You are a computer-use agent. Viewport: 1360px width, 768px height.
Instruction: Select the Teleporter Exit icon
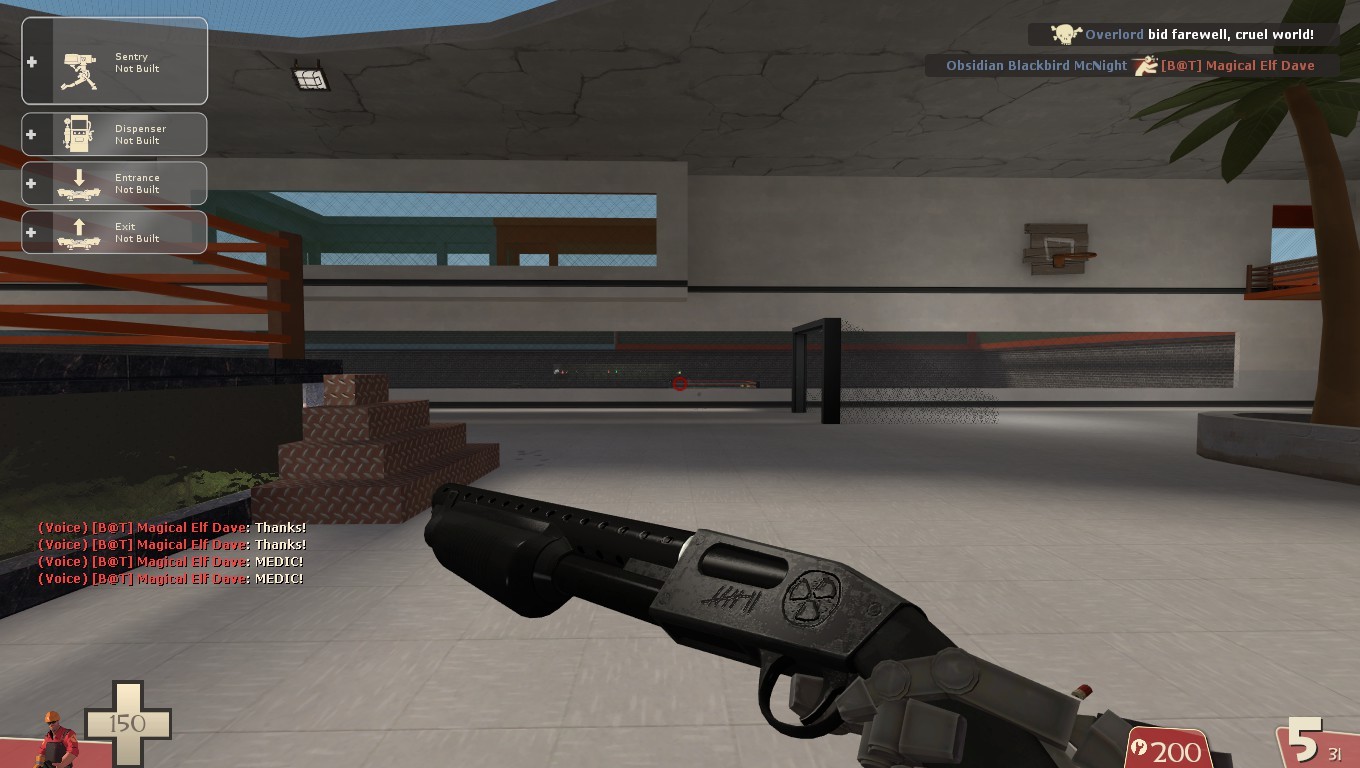tap(80, 232)
